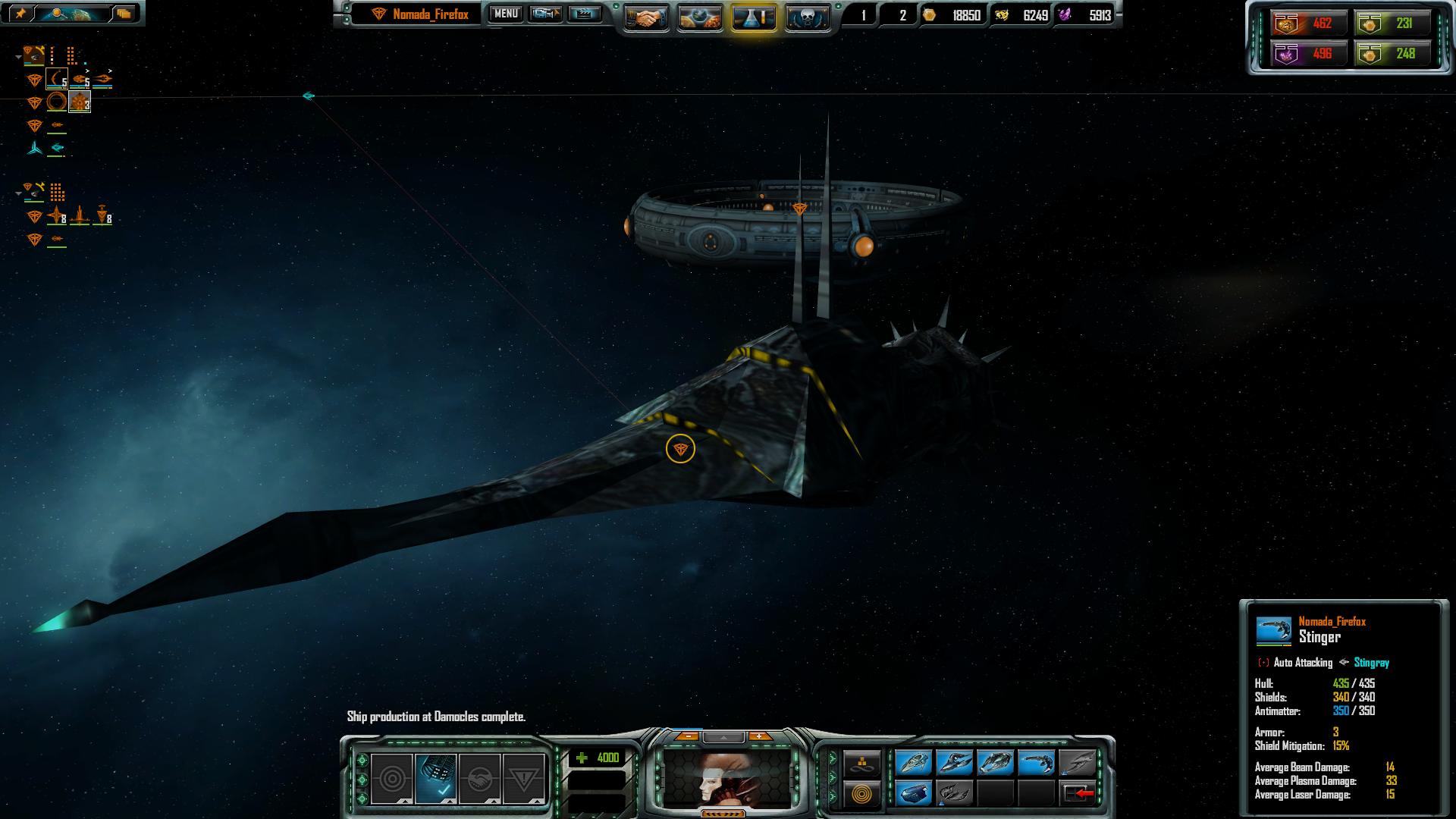Toggle the camera cinematic mode button
Screen dimensions: 1456x819
click(545, 14)
